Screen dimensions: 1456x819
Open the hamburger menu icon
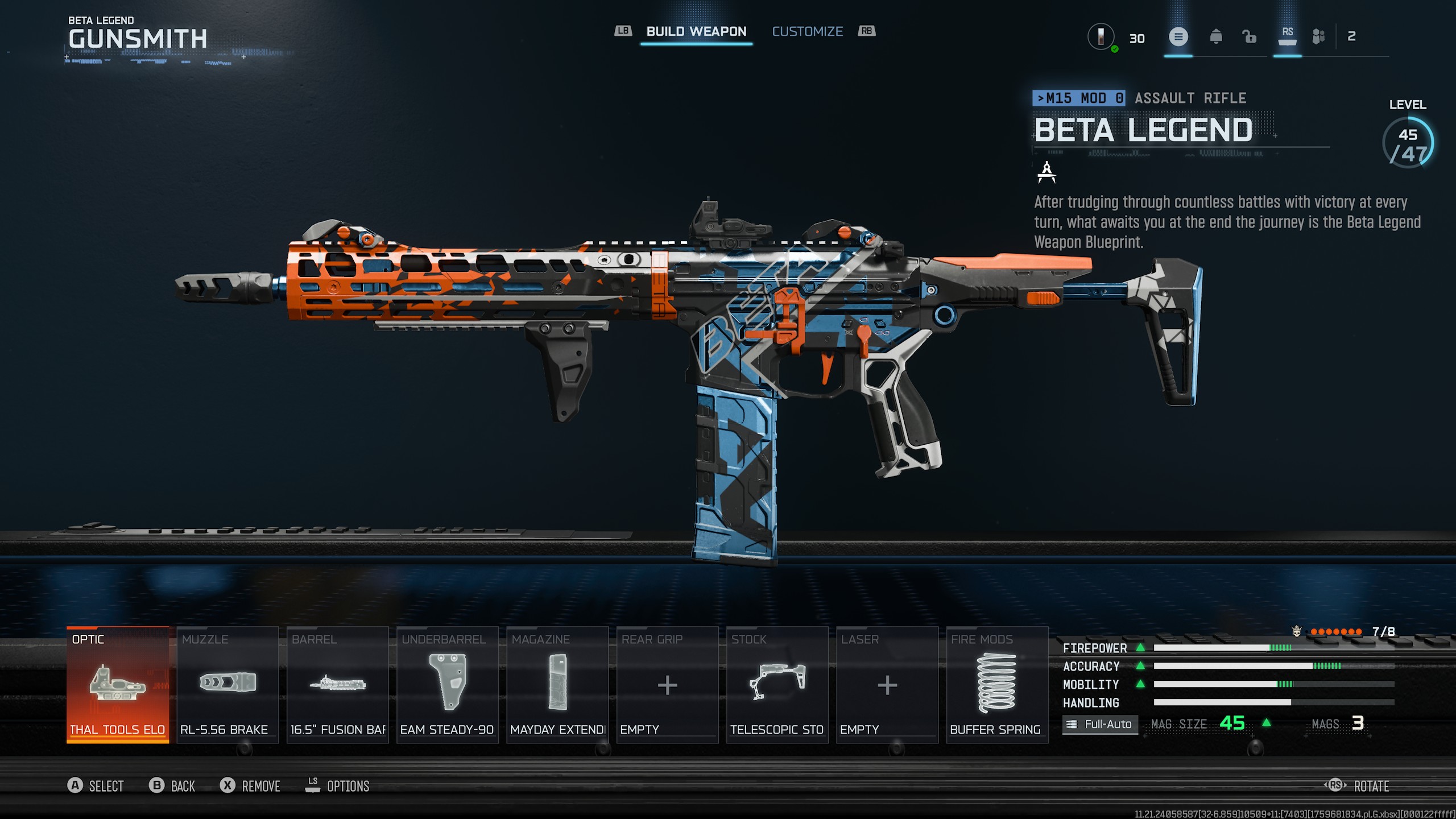pyautogui.click(x=1178, y=38)
